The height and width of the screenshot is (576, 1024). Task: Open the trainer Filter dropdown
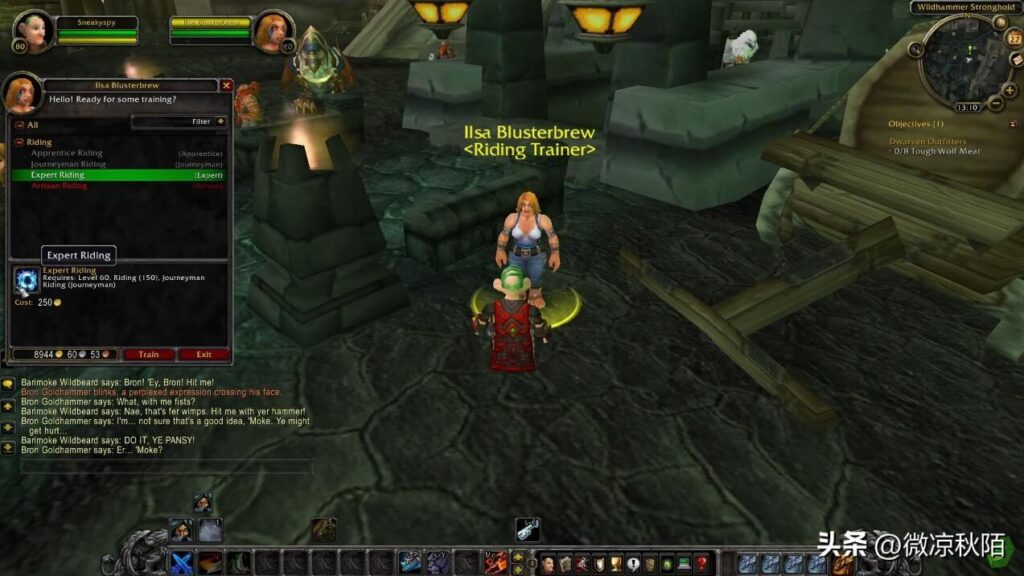pyautogui.click(x=220, y=122)
